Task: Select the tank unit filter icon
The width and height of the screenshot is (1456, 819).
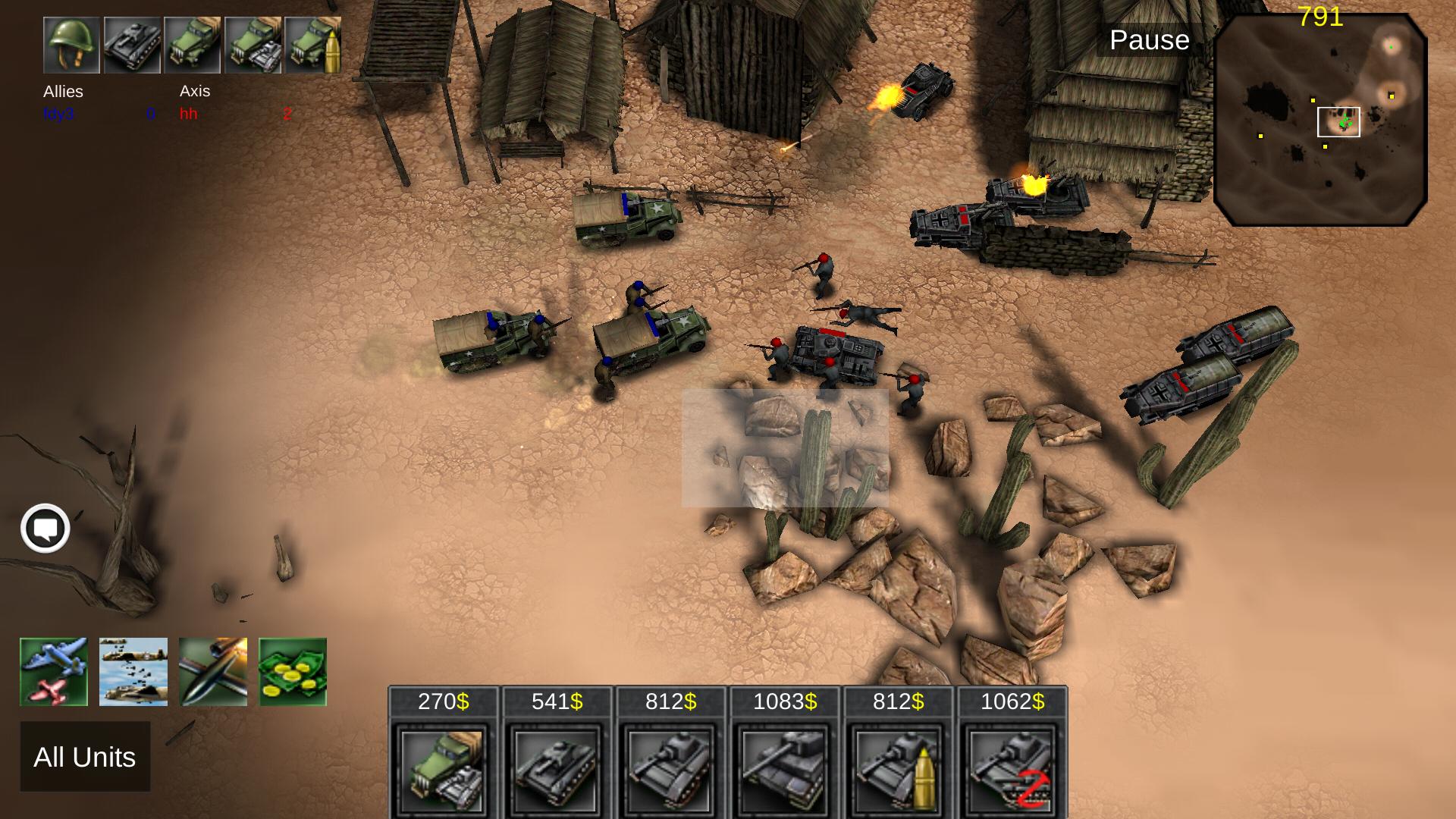Action: coord(131,45)
